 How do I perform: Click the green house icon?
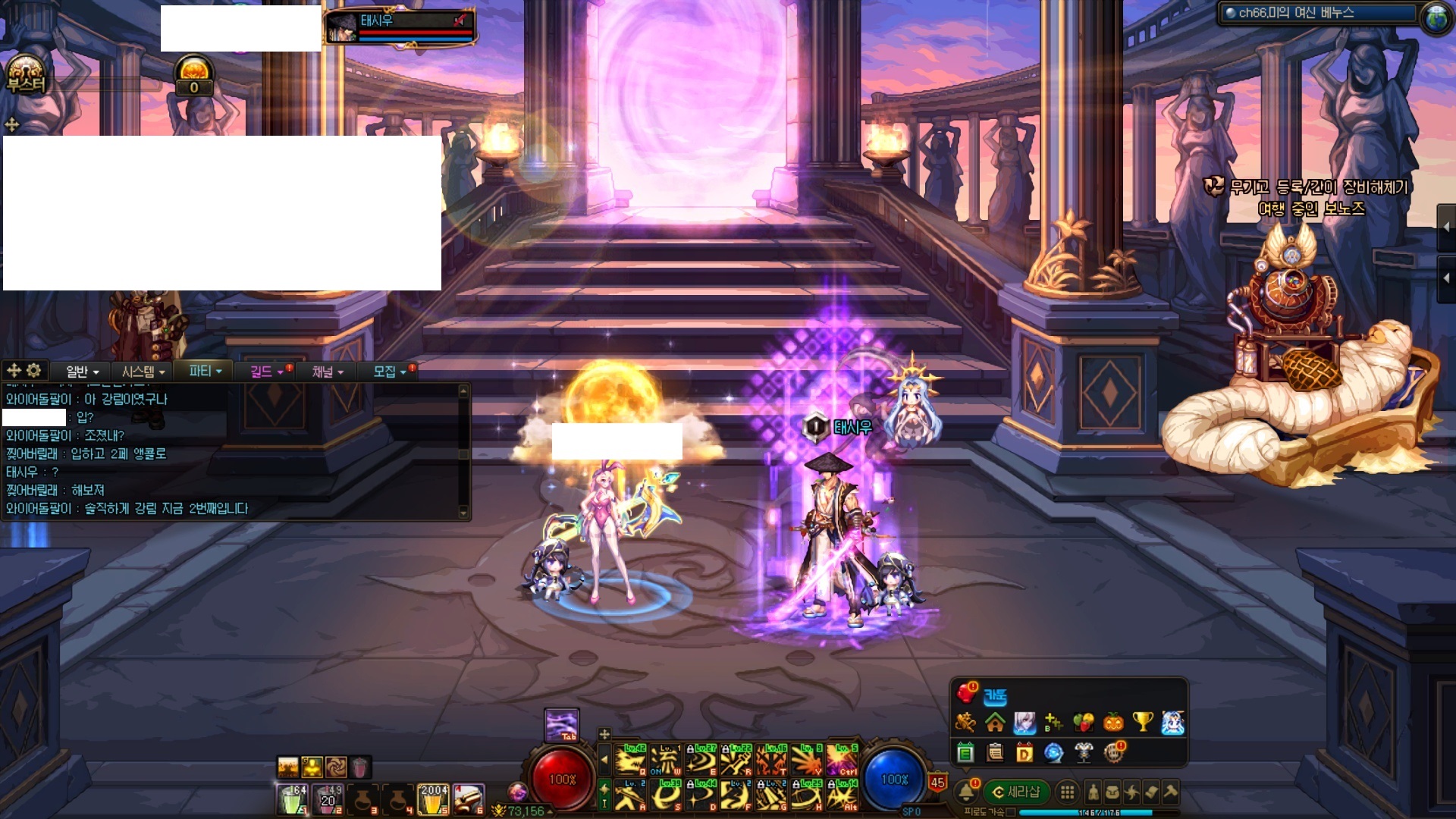click(x=995, y=722)
